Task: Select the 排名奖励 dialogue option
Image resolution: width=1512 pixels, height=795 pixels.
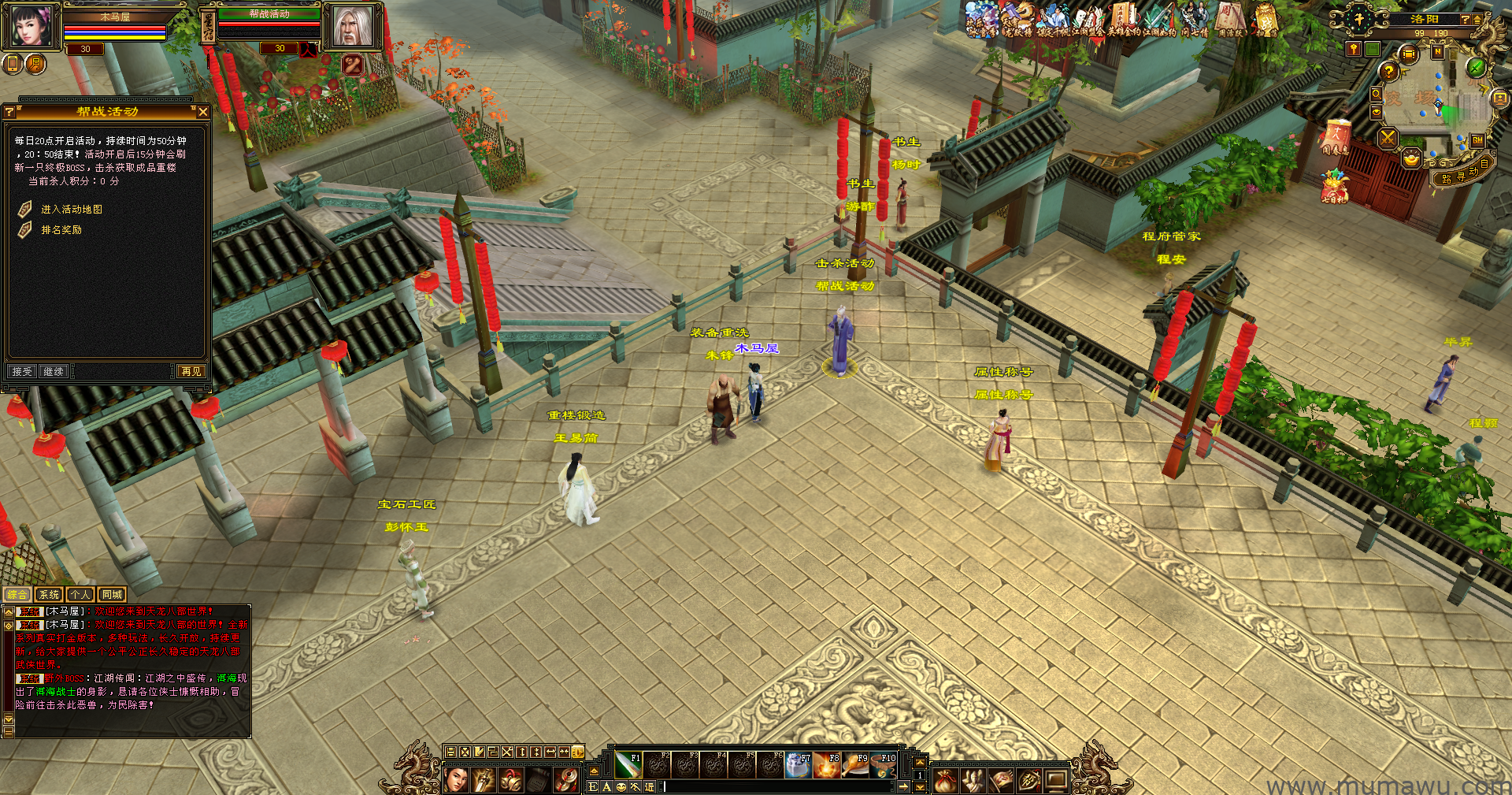Action: pos(61,230)
